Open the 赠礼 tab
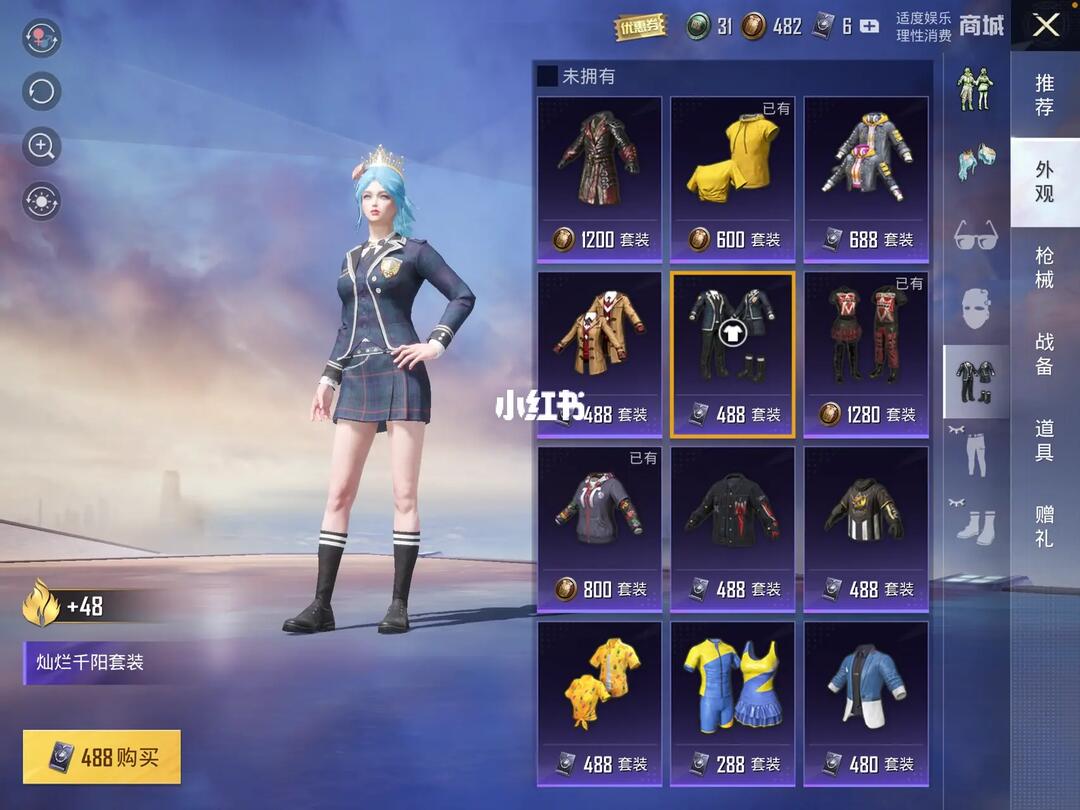Viewport: 1080px width, 810px height. [1044, 527]
